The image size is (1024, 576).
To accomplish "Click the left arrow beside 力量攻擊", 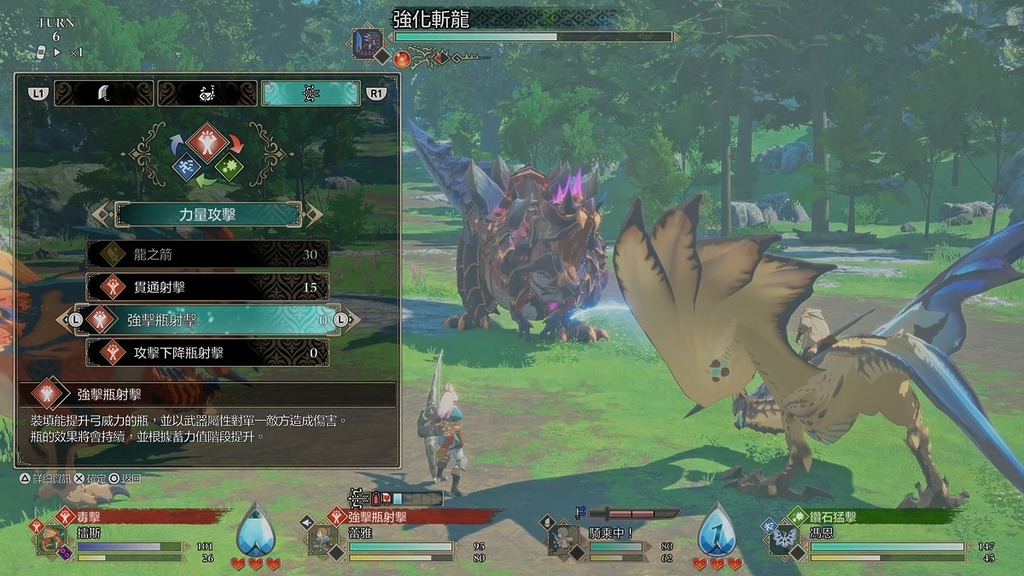I will point(101,214).
